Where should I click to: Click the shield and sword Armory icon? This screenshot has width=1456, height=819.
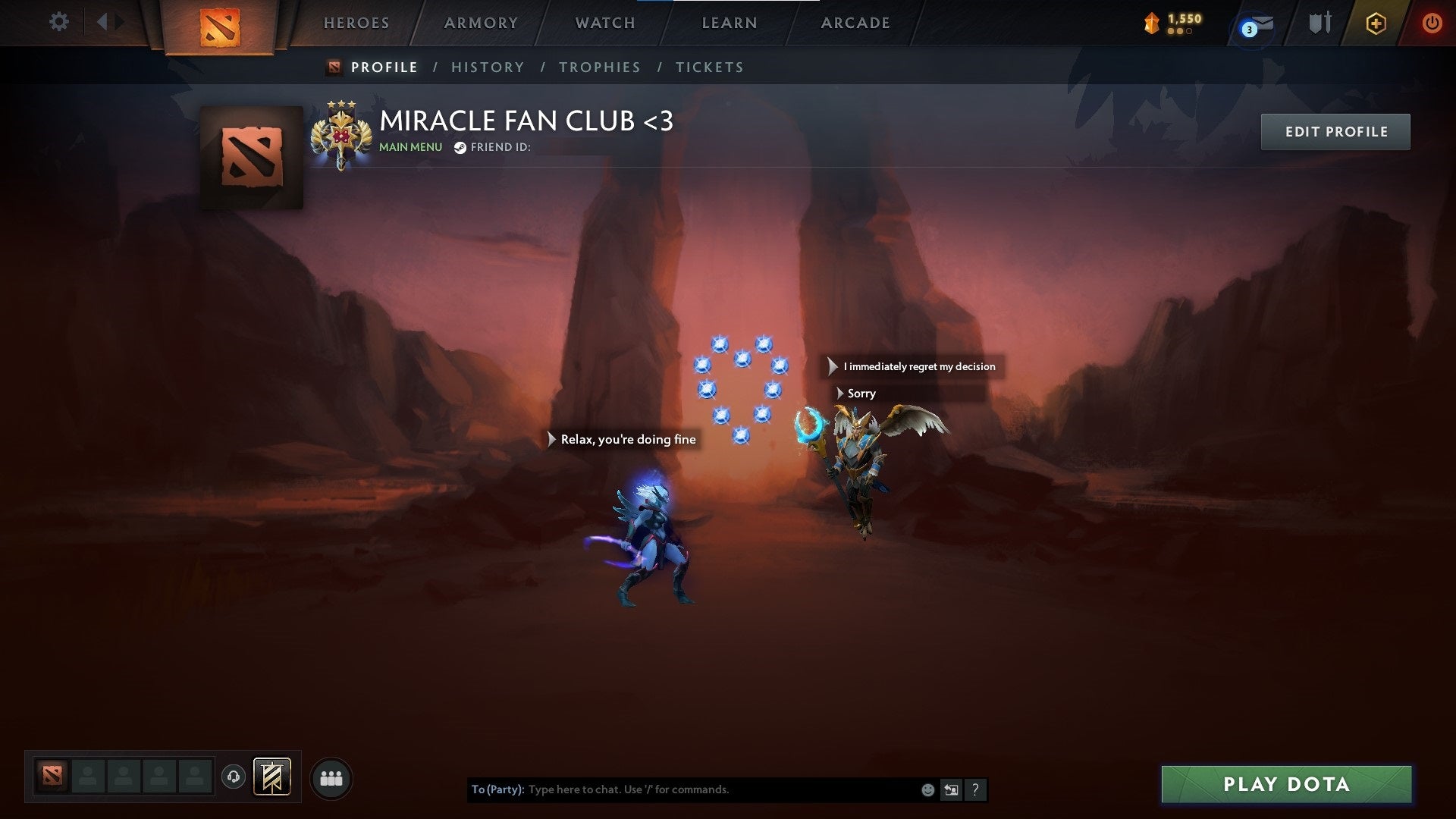[x=1319, y=23]
